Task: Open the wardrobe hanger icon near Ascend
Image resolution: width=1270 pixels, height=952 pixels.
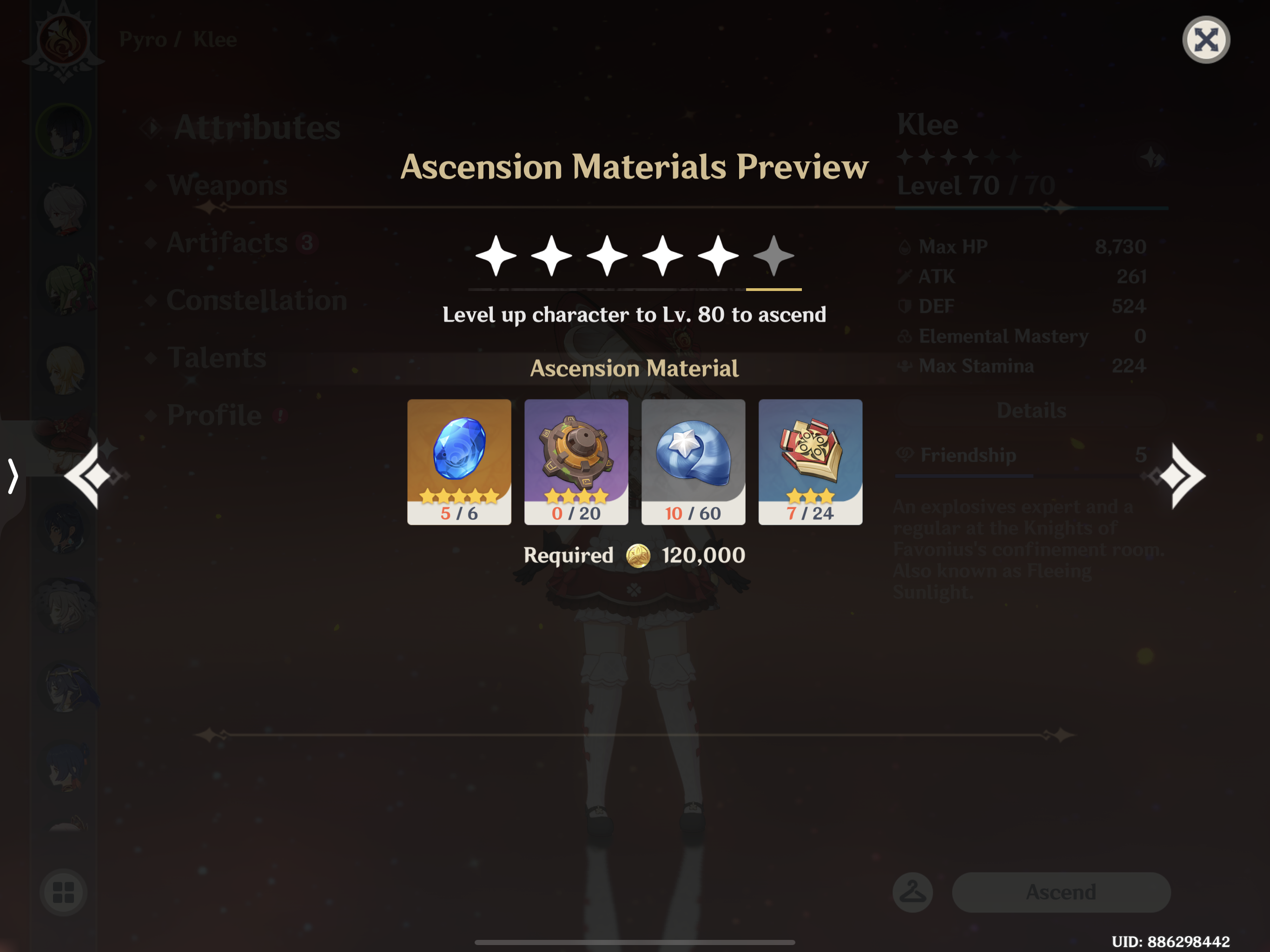Action: click(913, 892)
